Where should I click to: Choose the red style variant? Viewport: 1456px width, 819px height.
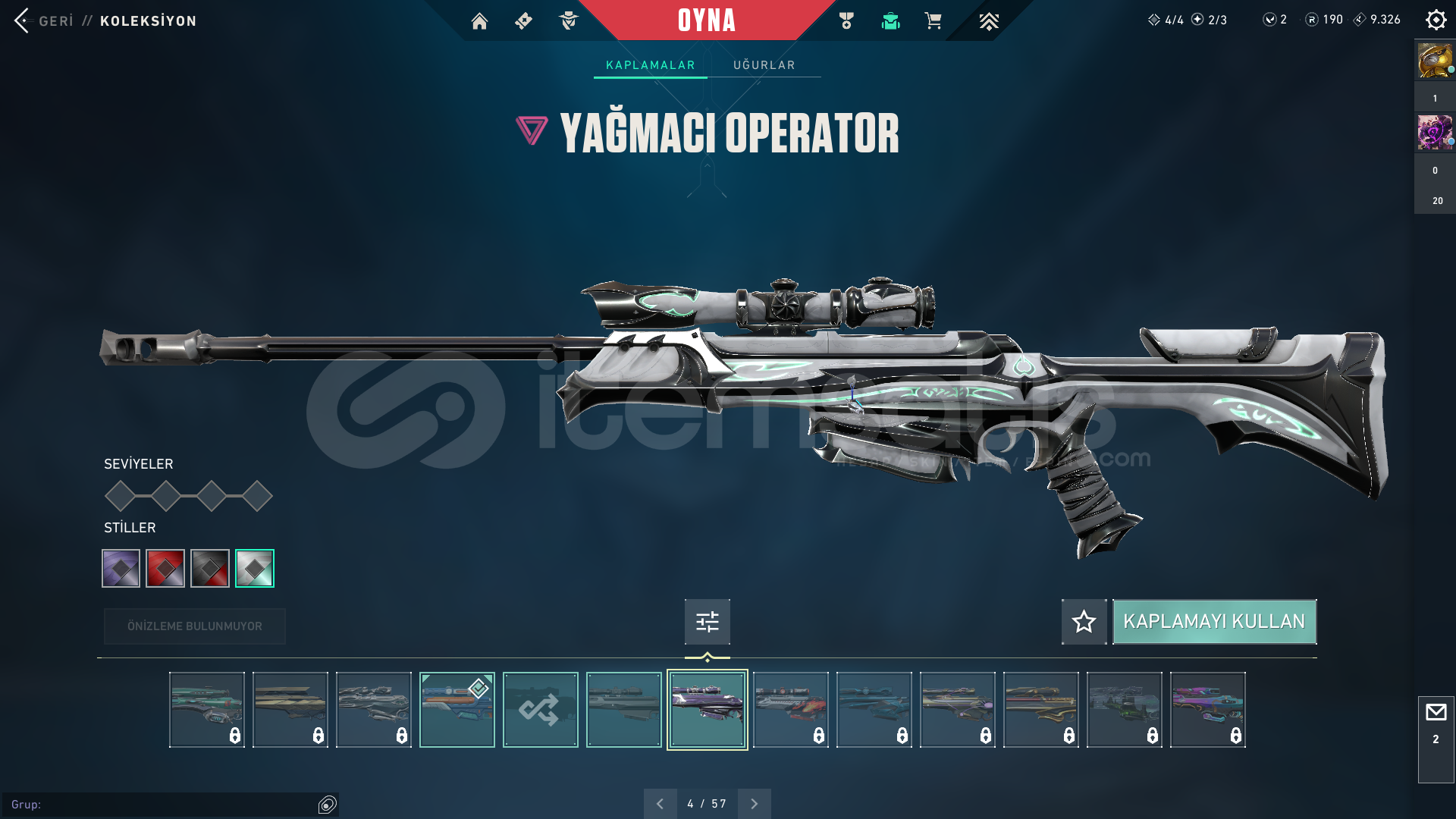coord(165,568)
